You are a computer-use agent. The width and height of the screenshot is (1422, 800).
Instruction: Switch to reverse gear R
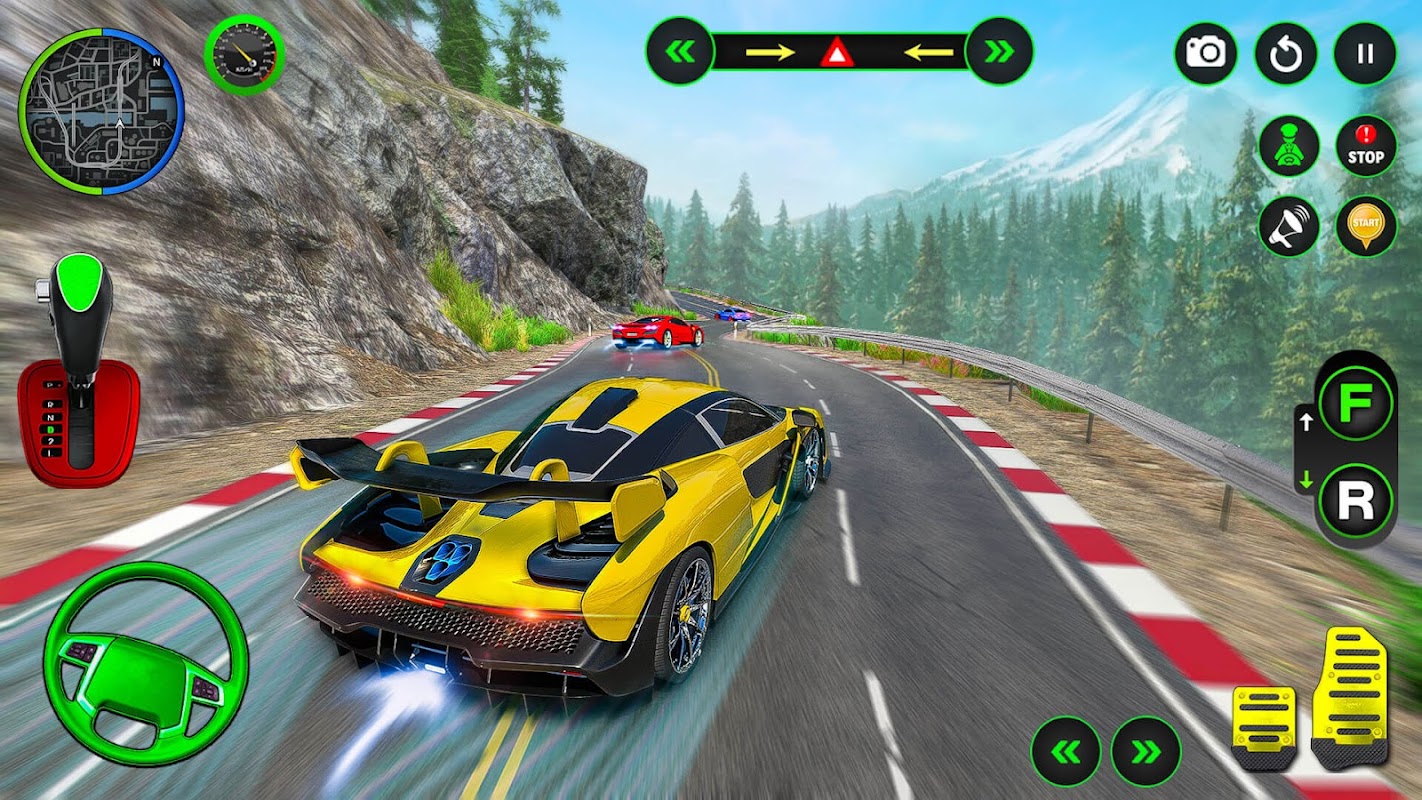pos(1355,501)
